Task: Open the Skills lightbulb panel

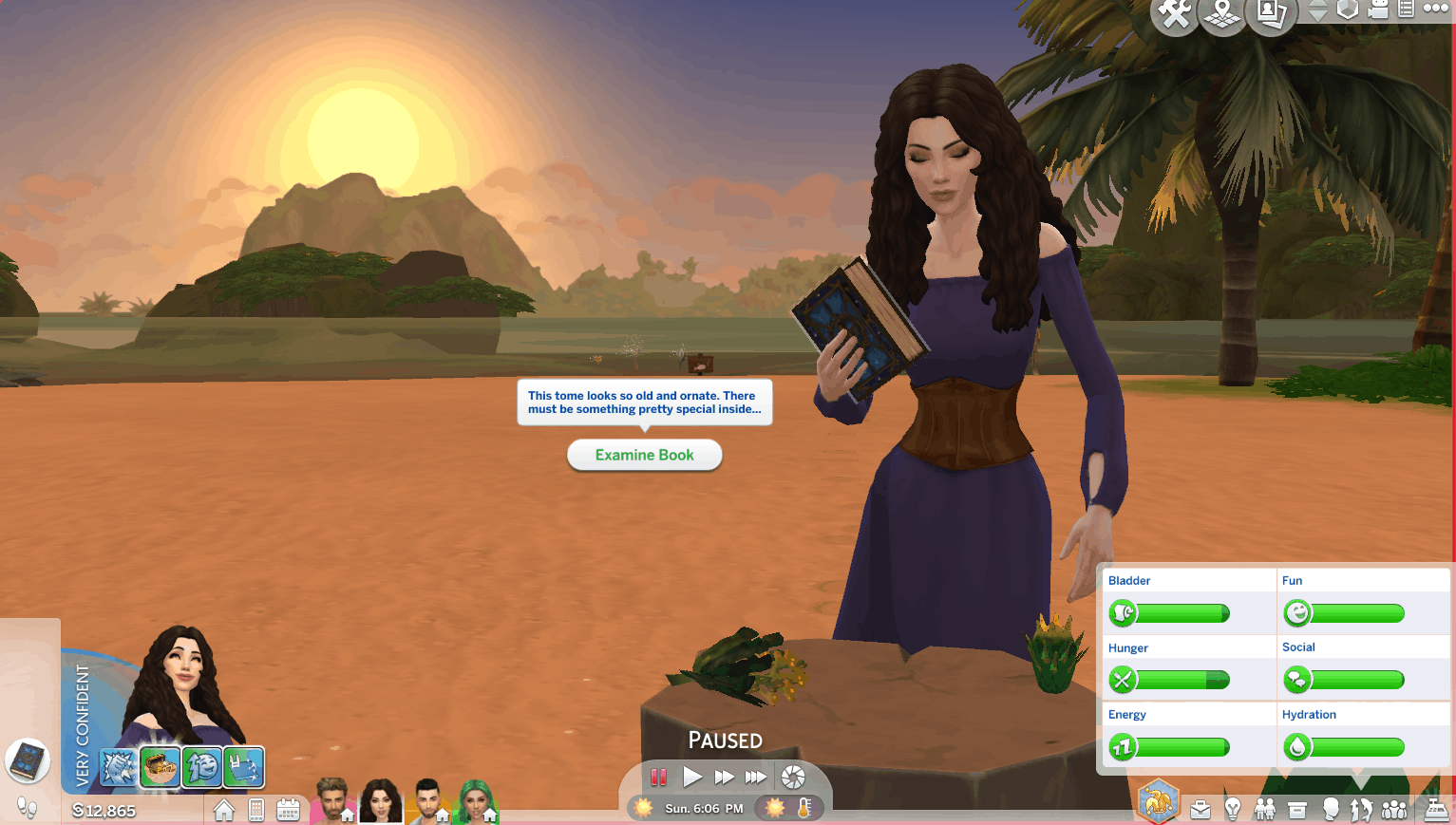Action: coord(1233,809)
